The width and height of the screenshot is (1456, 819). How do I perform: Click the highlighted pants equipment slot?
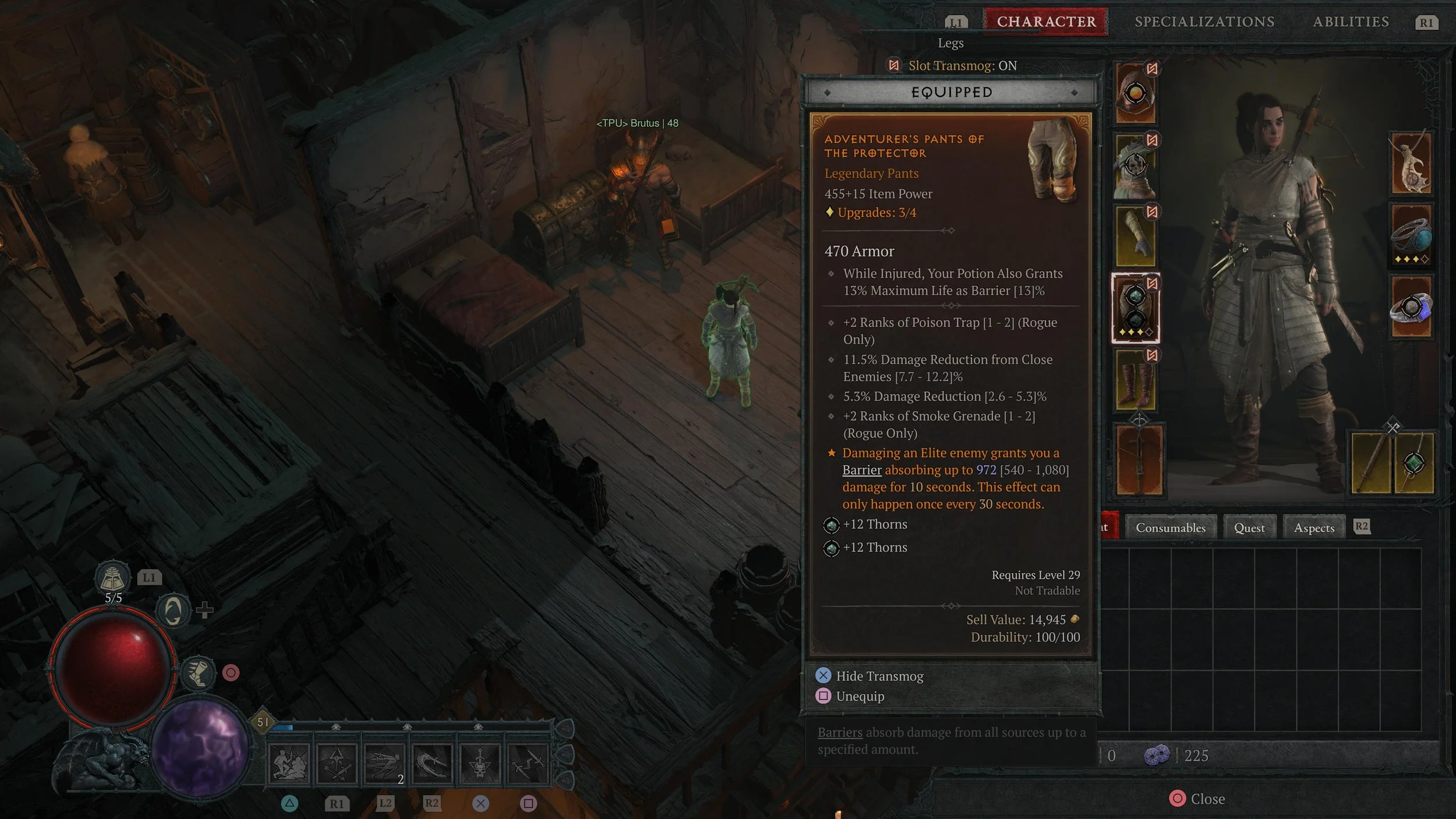[1135, 308]
